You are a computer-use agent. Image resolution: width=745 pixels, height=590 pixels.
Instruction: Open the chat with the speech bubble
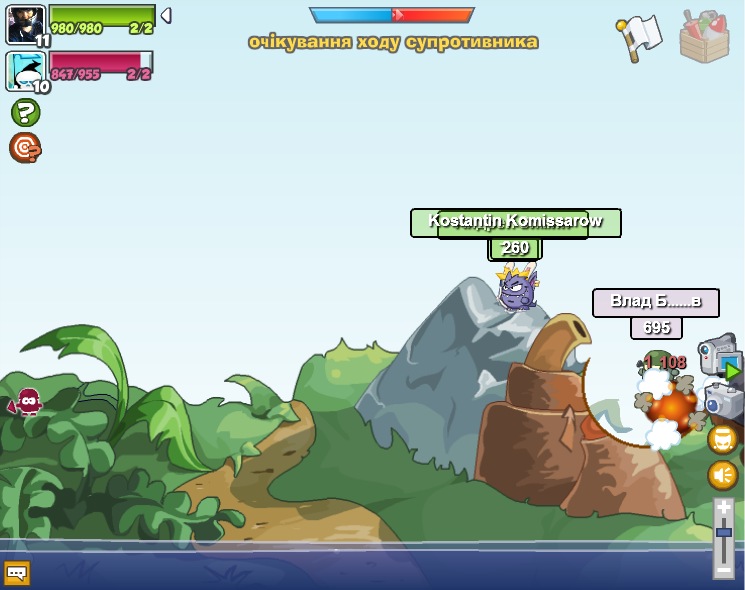point(16,573)
